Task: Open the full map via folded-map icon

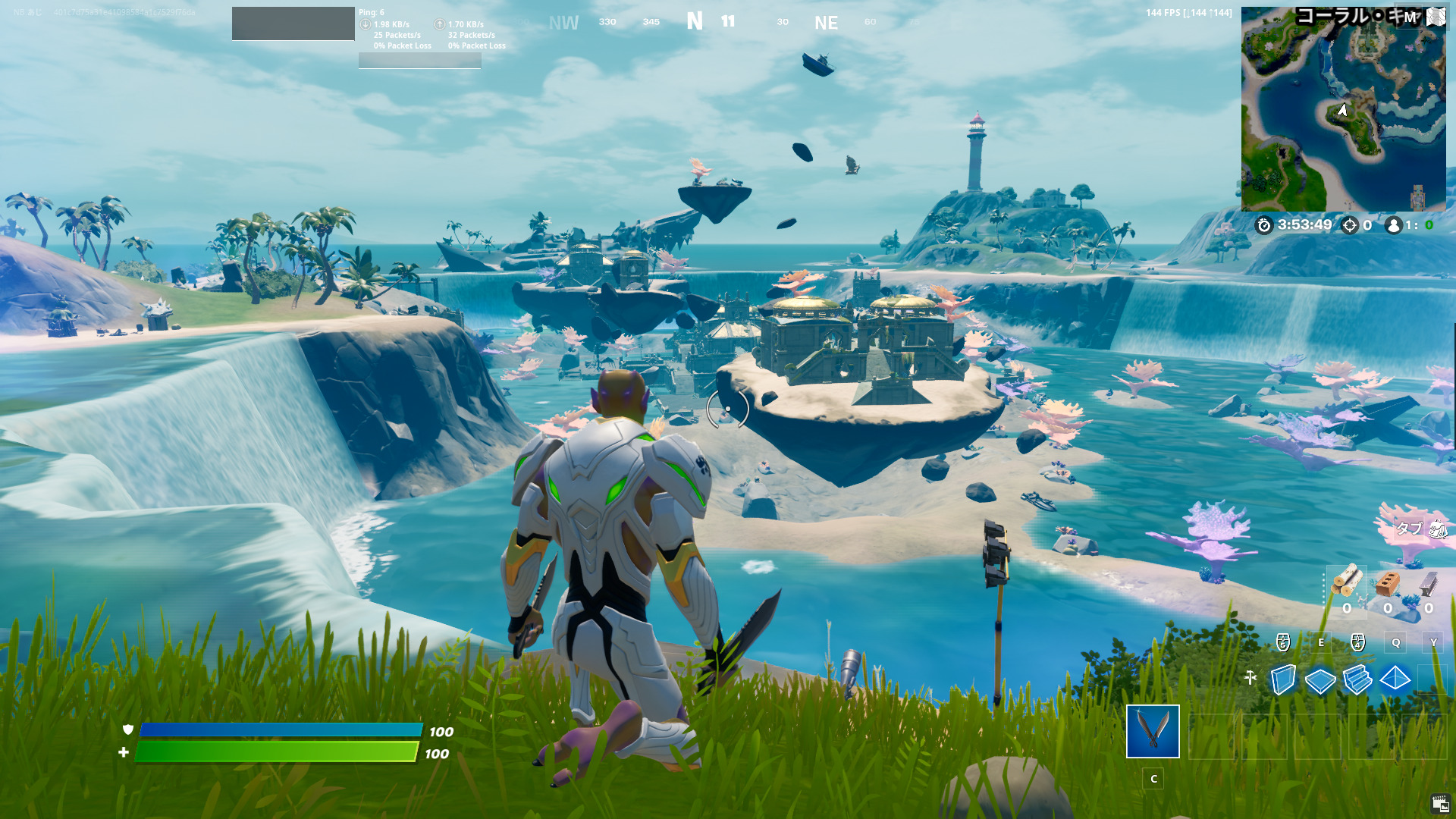Action: click(x=1436, y=17)
